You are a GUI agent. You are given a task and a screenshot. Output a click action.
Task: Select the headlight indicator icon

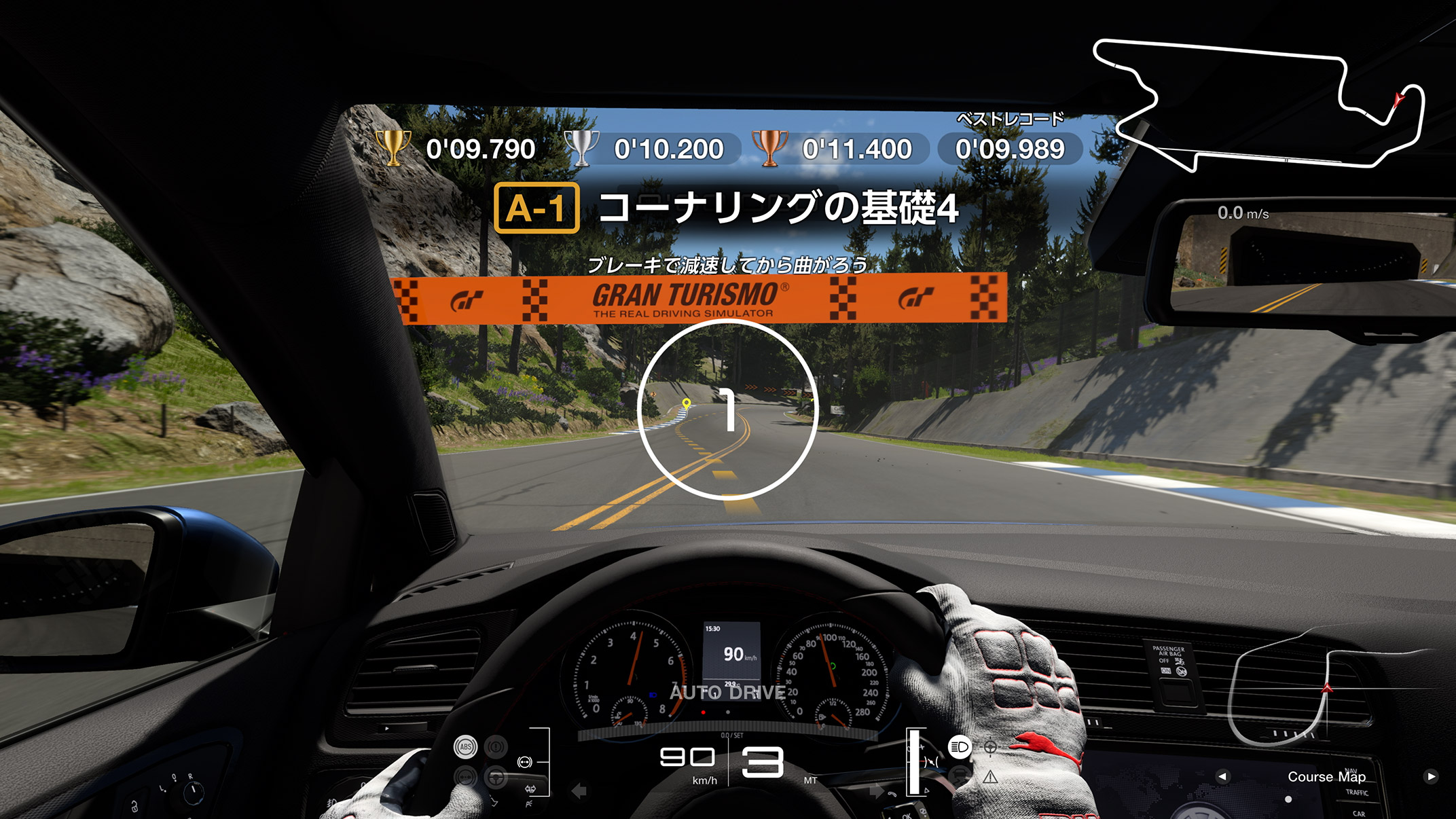click(959, 747)
